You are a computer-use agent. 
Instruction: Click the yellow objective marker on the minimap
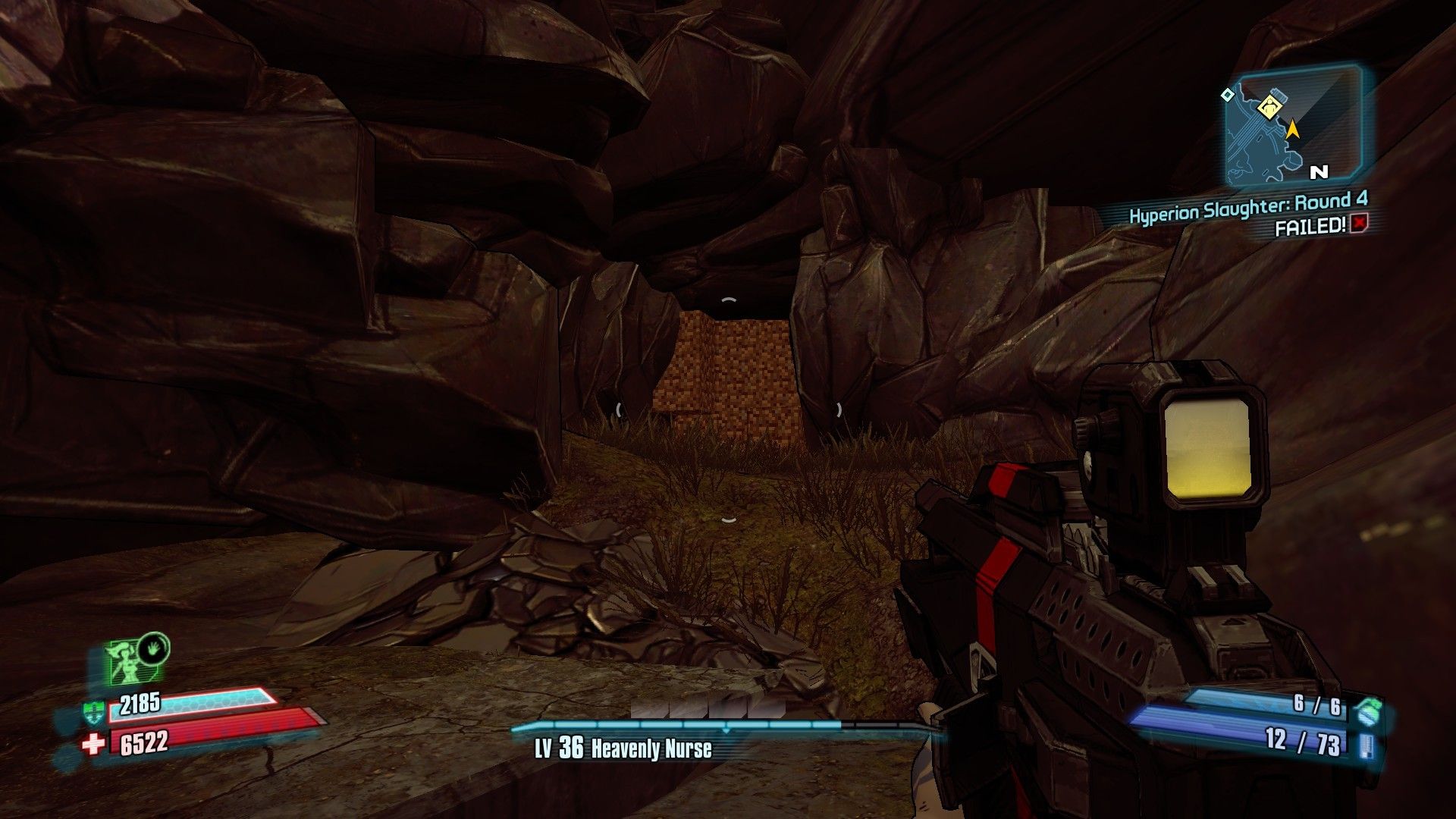click(x=1269, y=108)
